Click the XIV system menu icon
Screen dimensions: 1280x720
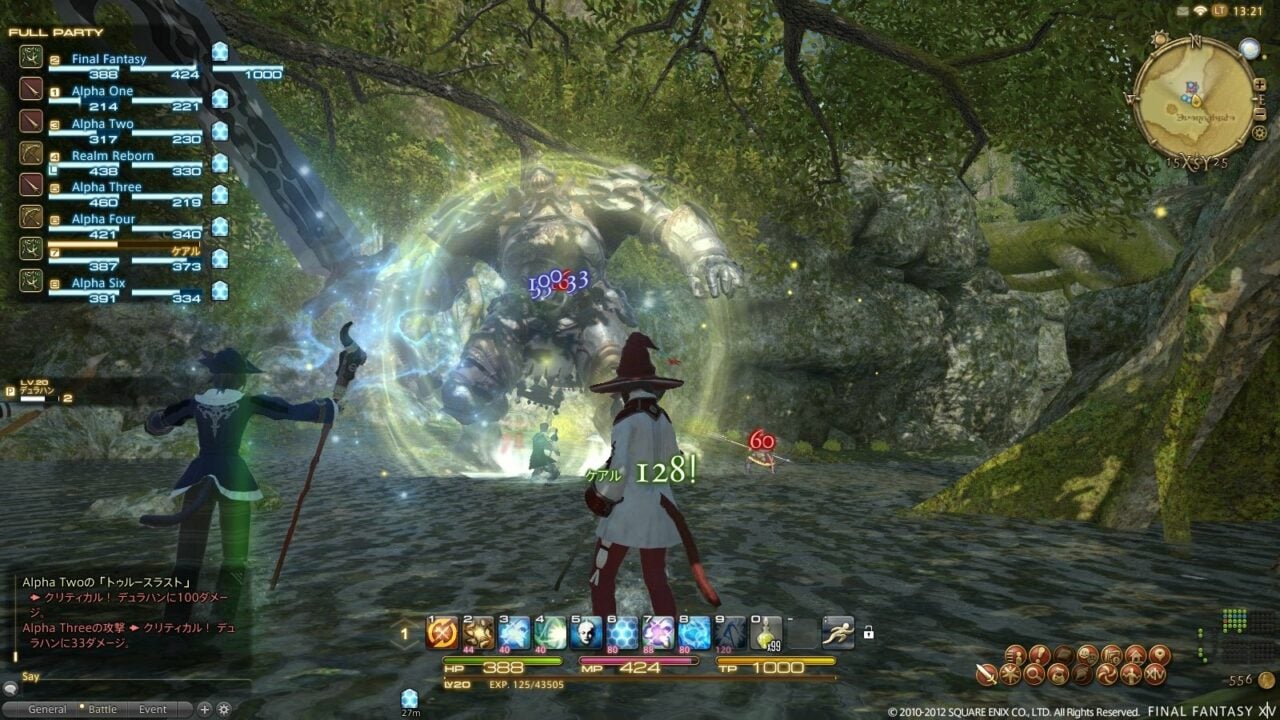(x=1155, y=674)
